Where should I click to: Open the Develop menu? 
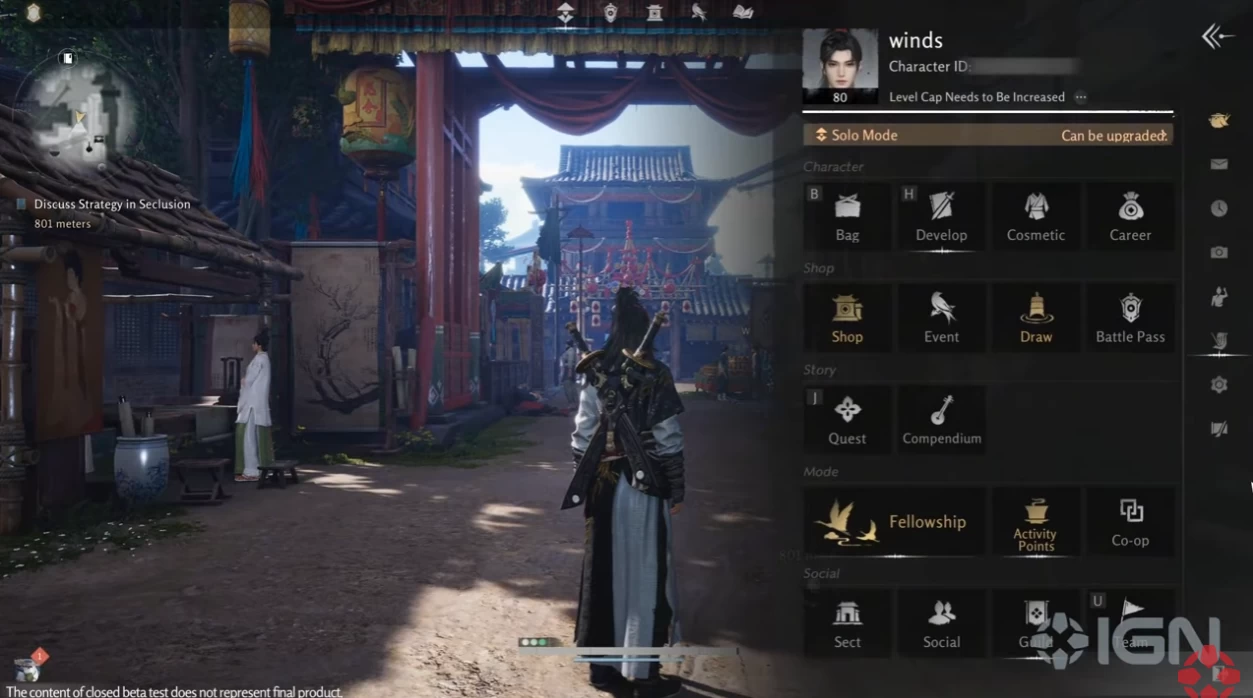(x=941, y=216)
